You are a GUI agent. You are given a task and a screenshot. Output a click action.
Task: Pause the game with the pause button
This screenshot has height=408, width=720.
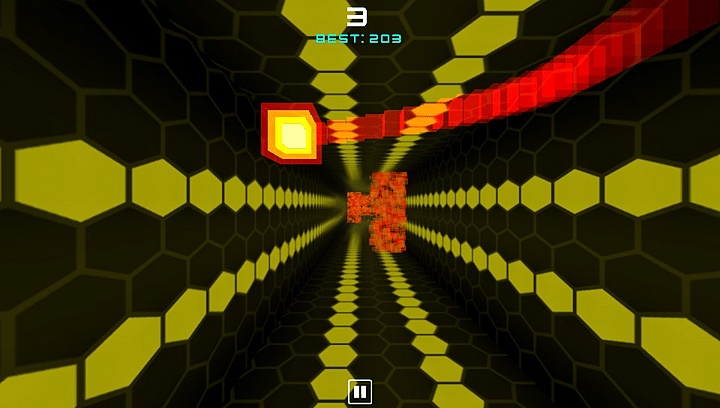[x=360, y=391]
